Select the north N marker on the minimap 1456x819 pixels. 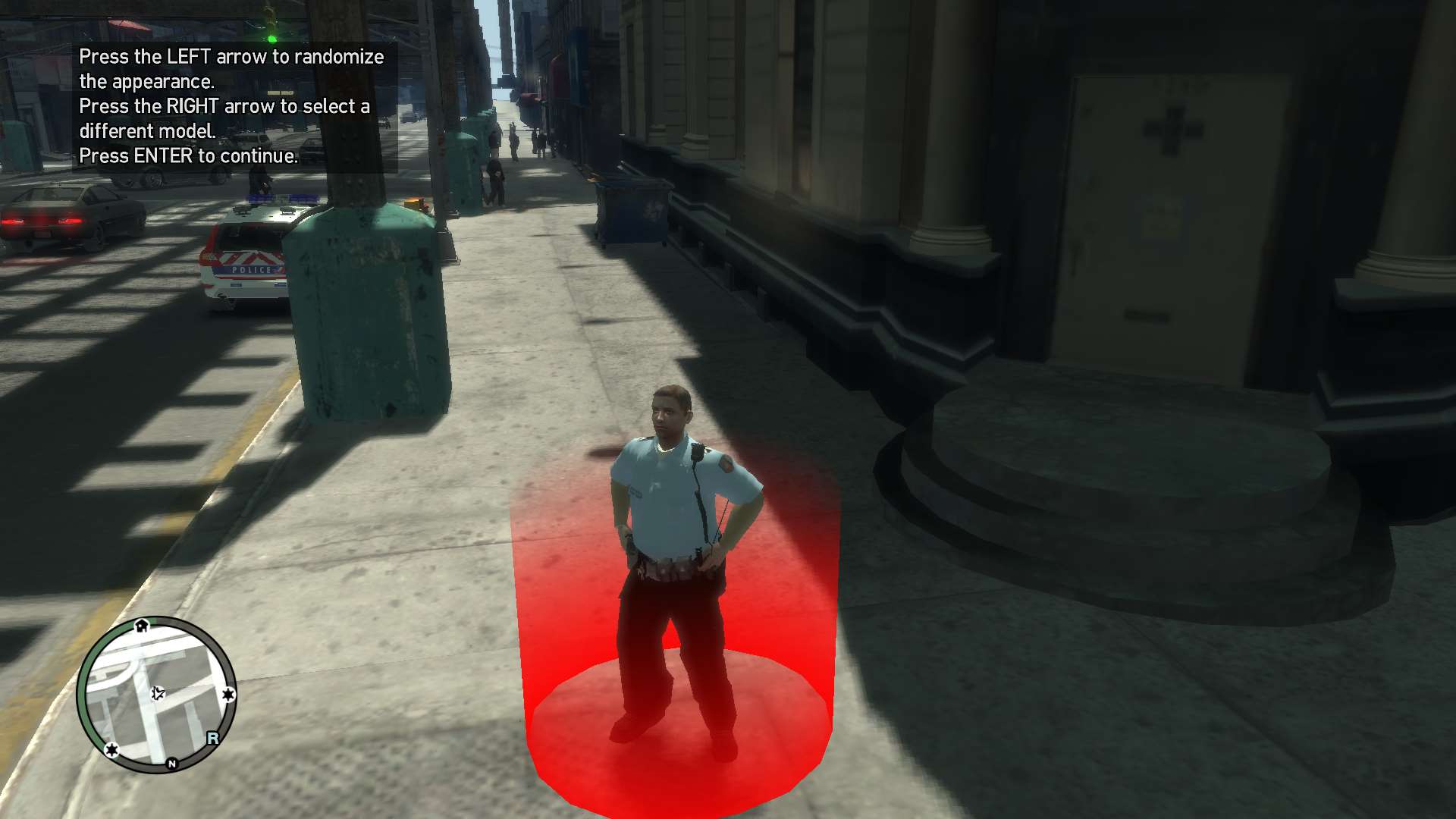pos(172,764)
